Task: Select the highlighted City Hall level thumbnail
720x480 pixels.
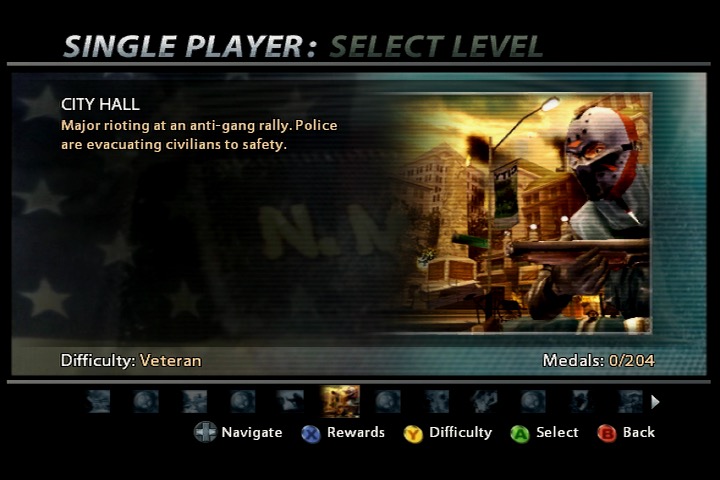Action: (340, 402)
